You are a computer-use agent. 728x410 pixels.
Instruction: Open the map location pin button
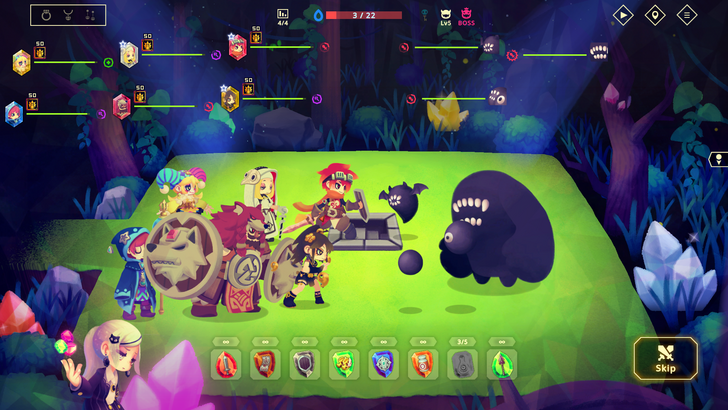pos(655,15)
